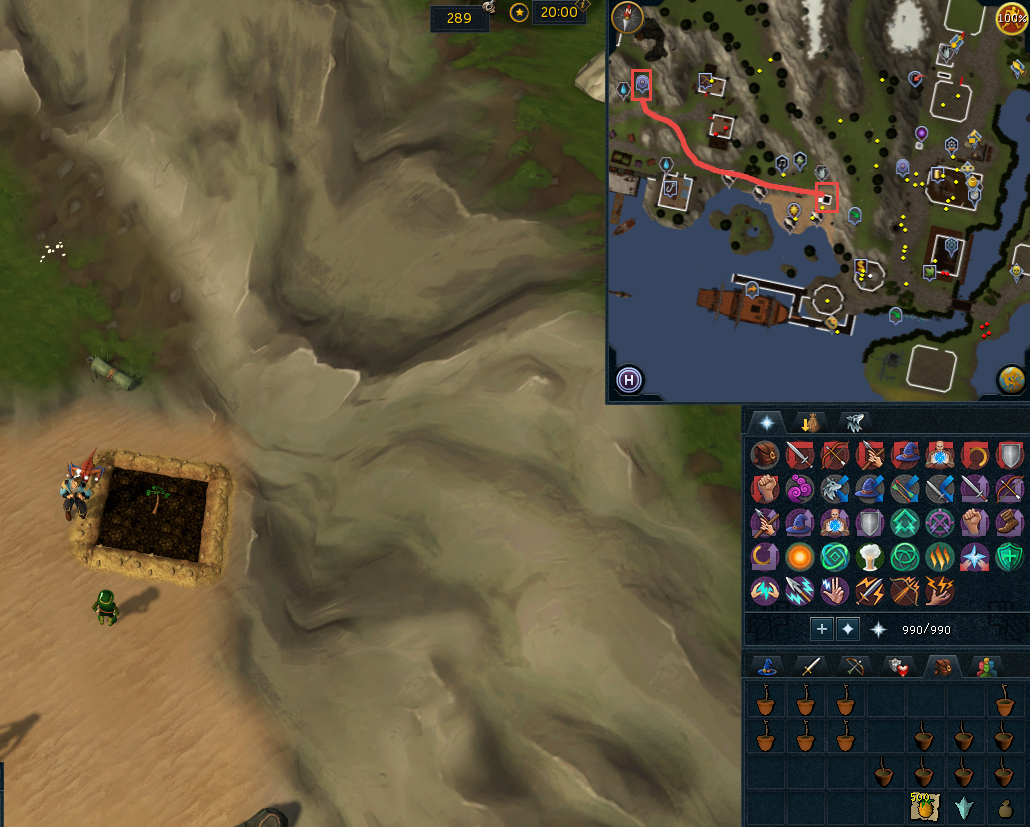1030x827 pixels.
Task: Open the ranged bow abilities tab
Action: pos(852,667)
